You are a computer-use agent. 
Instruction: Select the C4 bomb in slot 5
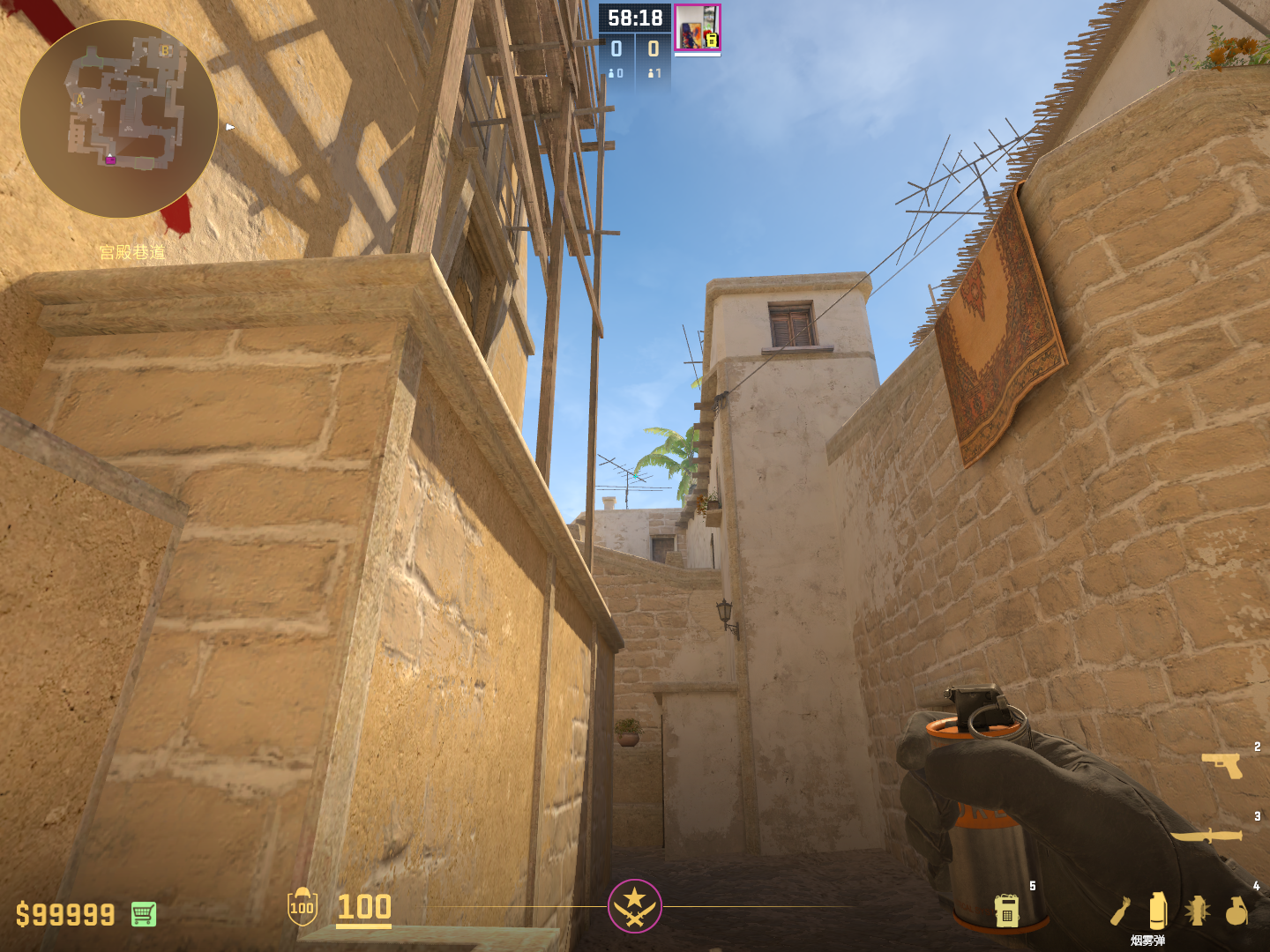(1006, 911)
